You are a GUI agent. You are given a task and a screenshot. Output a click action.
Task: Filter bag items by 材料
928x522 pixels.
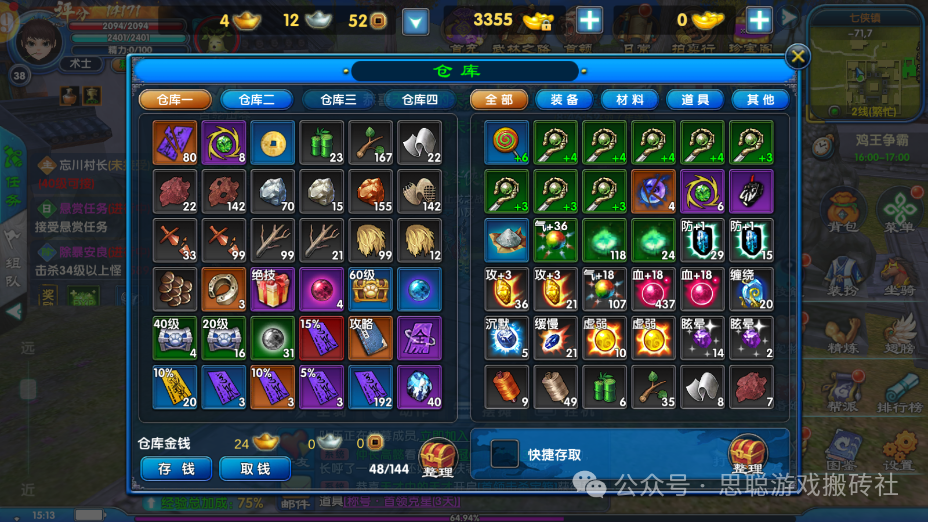pyautogui.click(x=630, y=100)
